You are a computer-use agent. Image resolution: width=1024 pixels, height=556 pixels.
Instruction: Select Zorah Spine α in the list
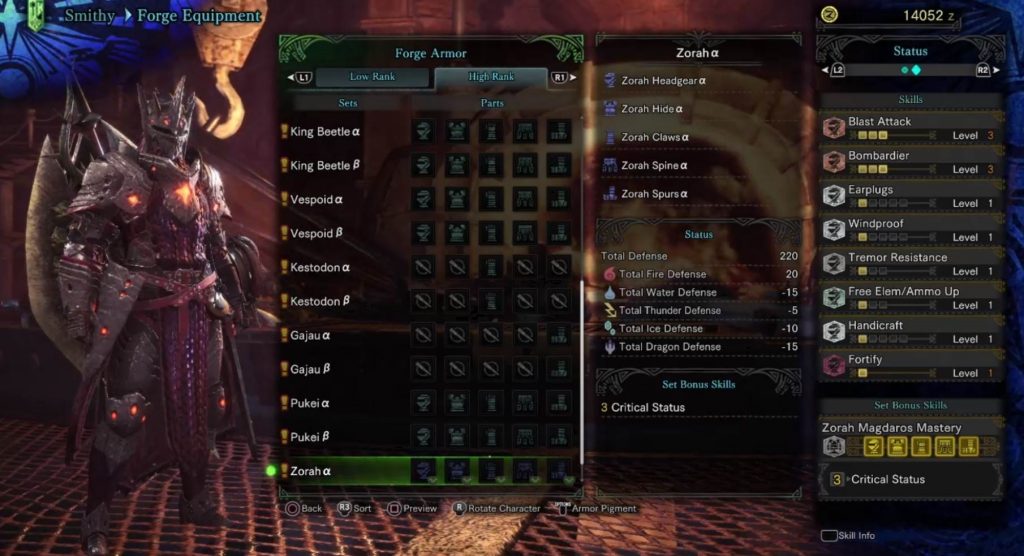(655, 165)
